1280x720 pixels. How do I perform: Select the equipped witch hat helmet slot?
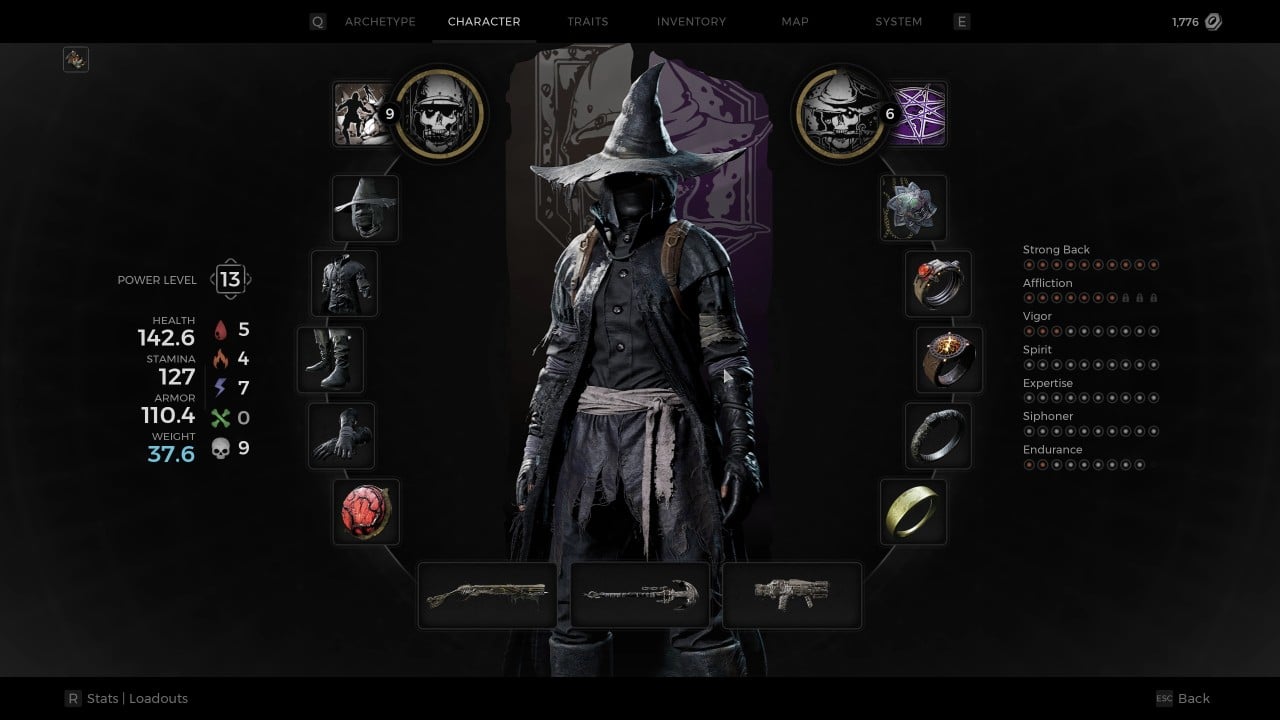[365, 208]
